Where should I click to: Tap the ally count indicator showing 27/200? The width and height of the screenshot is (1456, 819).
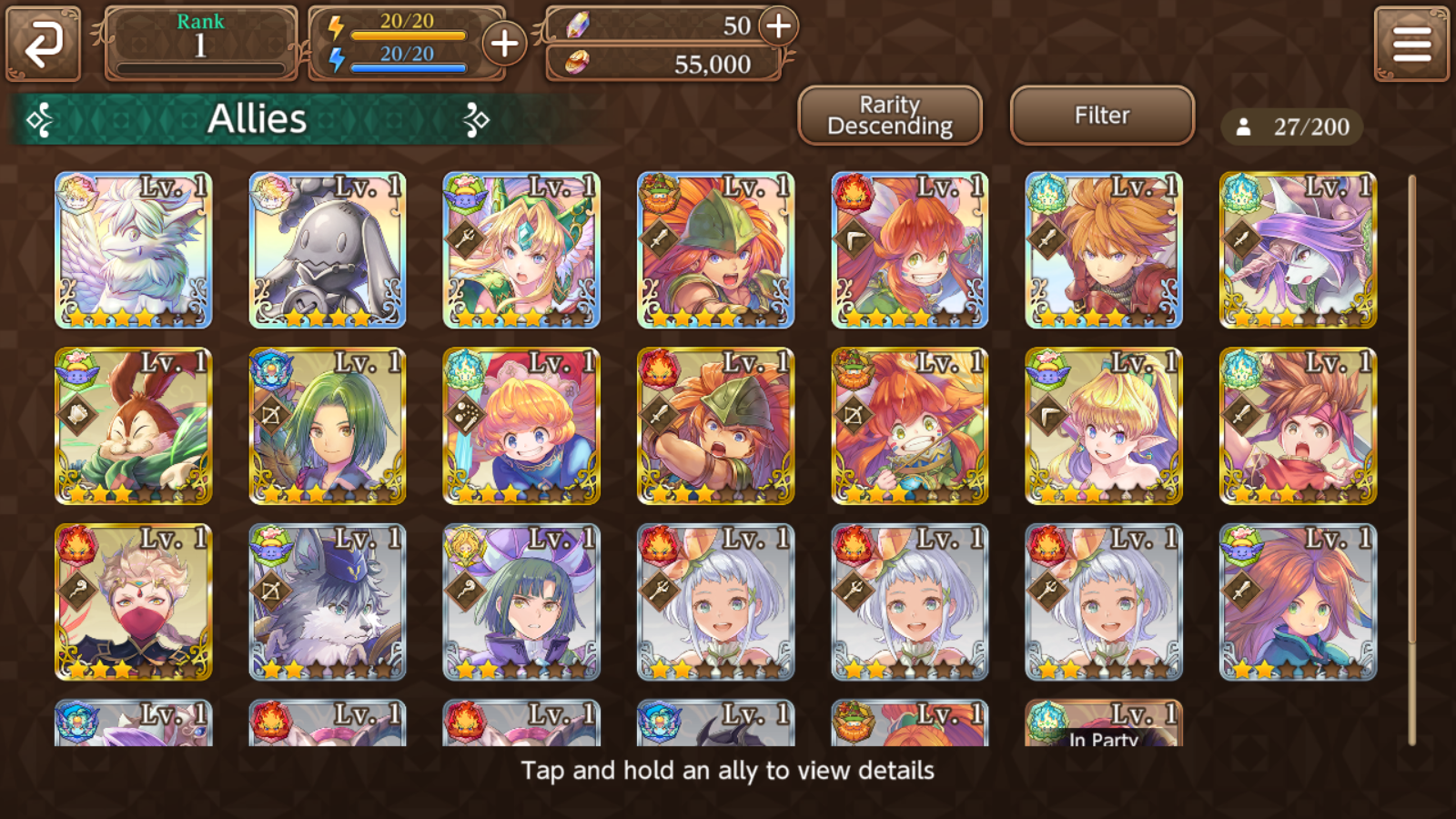click(1293, 127)
